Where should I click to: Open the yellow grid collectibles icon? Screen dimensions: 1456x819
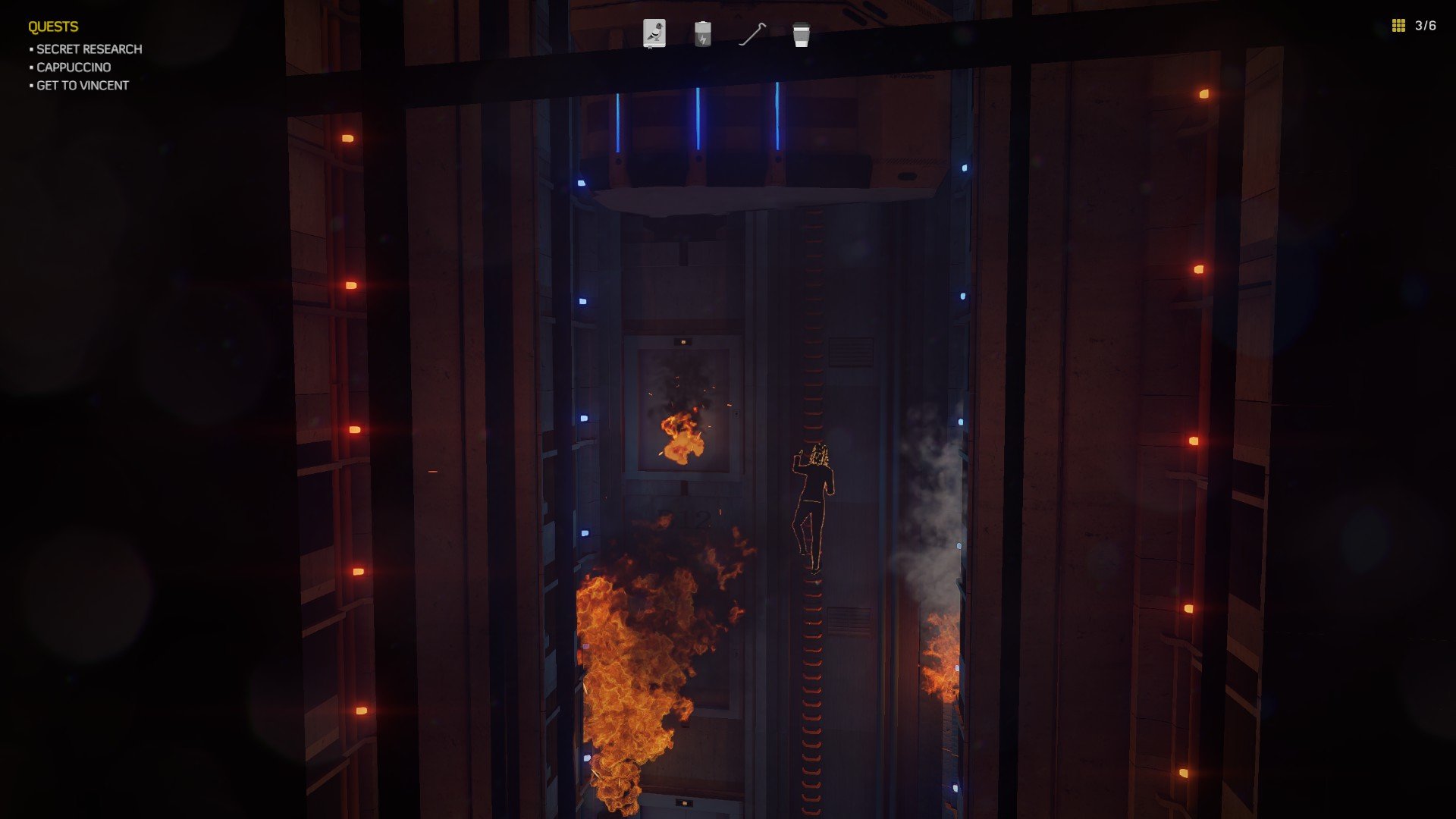[1398, 26]
